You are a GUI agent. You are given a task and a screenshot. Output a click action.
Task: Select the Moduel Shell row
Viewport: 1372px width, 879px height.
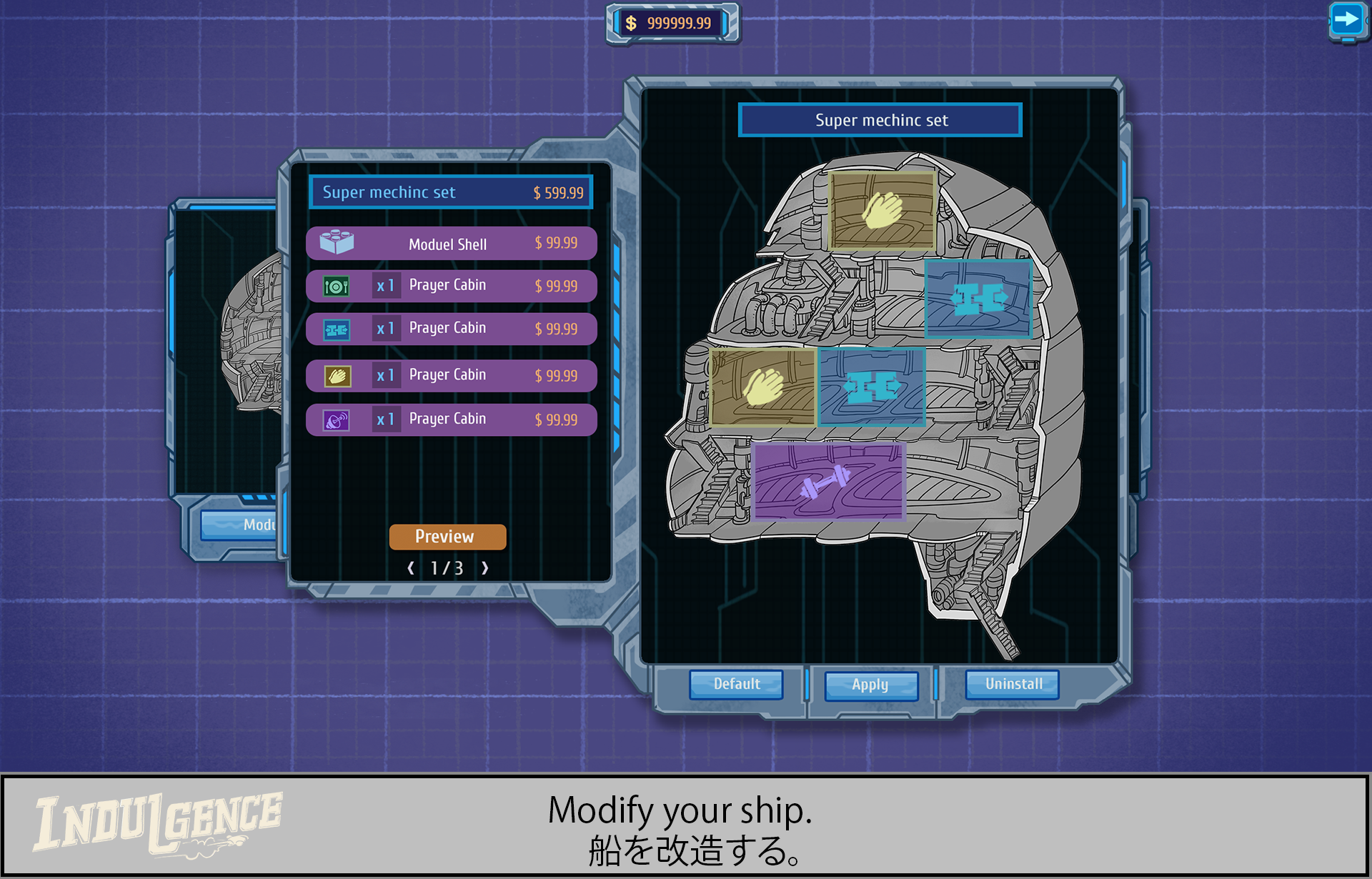(451, 244)
